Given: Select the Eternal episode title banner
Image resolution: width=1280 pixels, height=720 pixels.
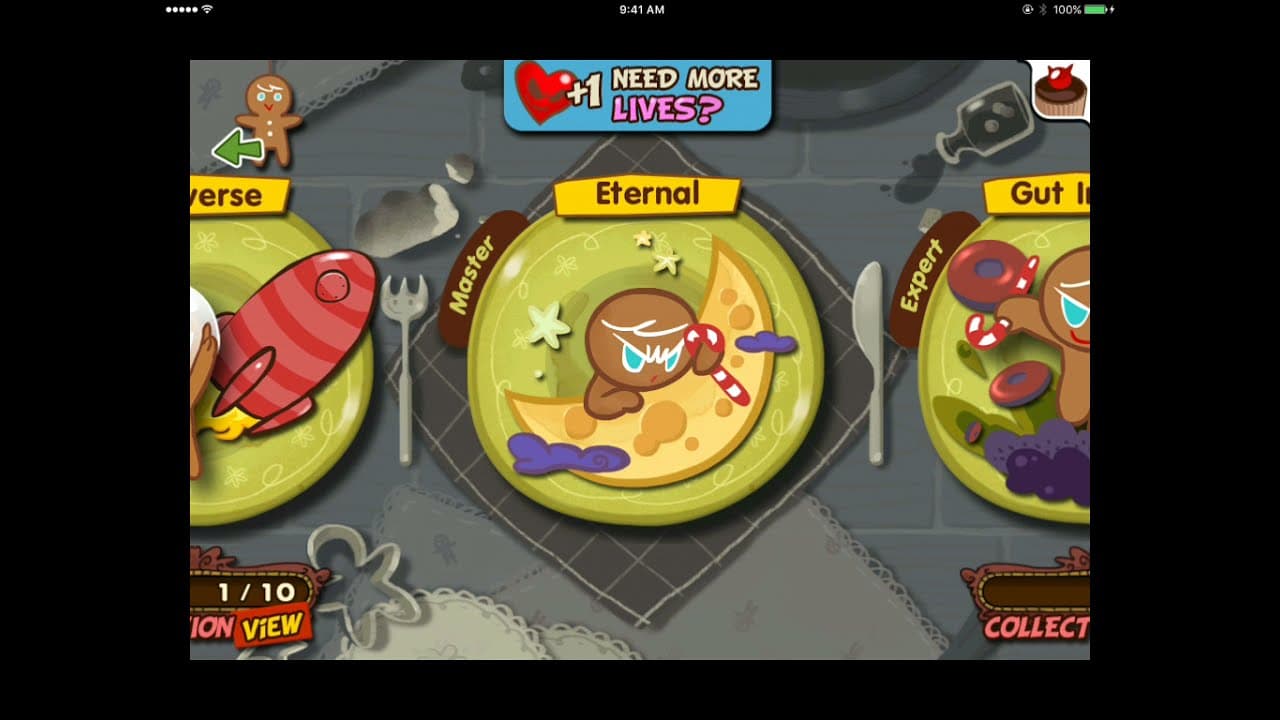Looking at the screenshot, I should click(x=648, y=194).
